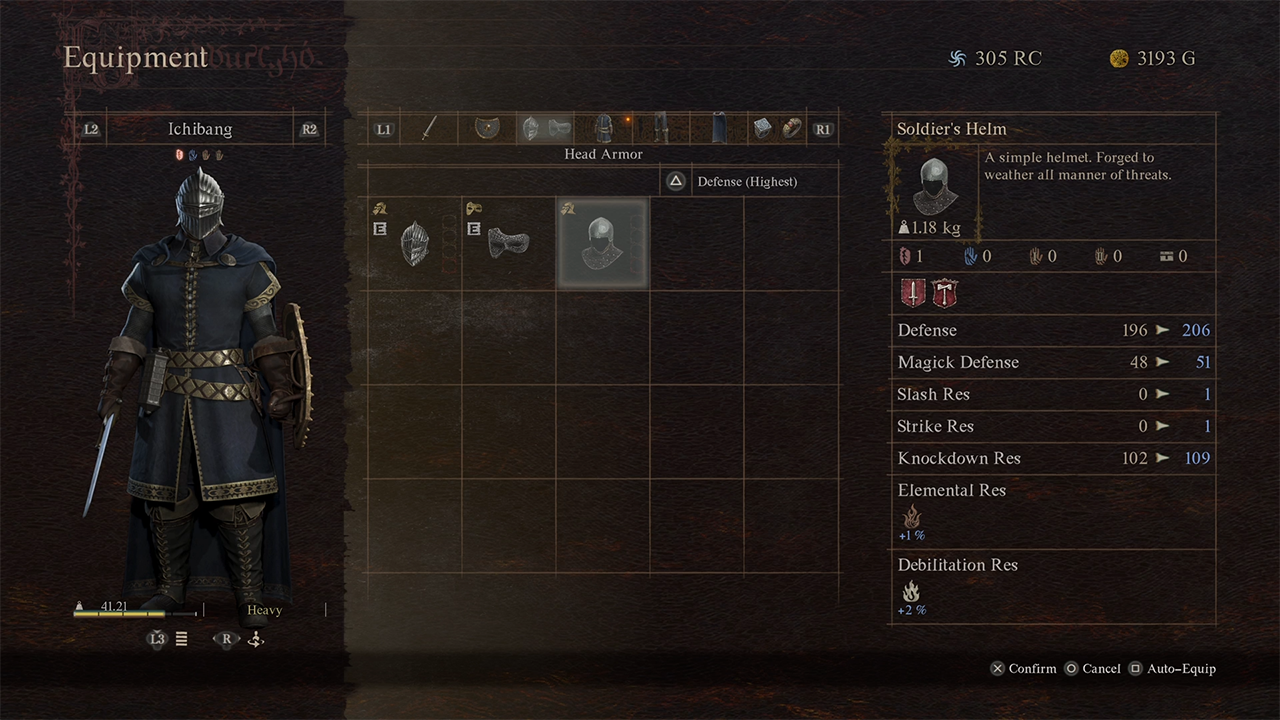Screen dimensions: 1280x720
Task: Open the shield equipment tab
Action: tap(488, 129)
